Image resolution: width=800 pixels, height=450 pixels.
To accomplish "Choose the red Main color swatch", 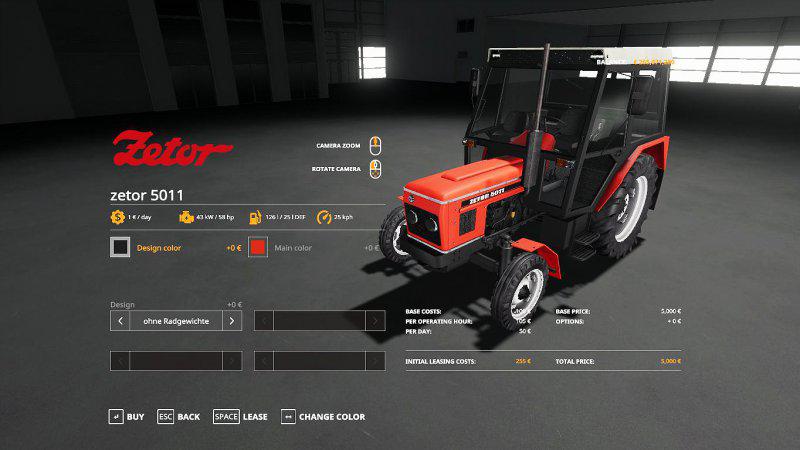I will coord(258,247).
